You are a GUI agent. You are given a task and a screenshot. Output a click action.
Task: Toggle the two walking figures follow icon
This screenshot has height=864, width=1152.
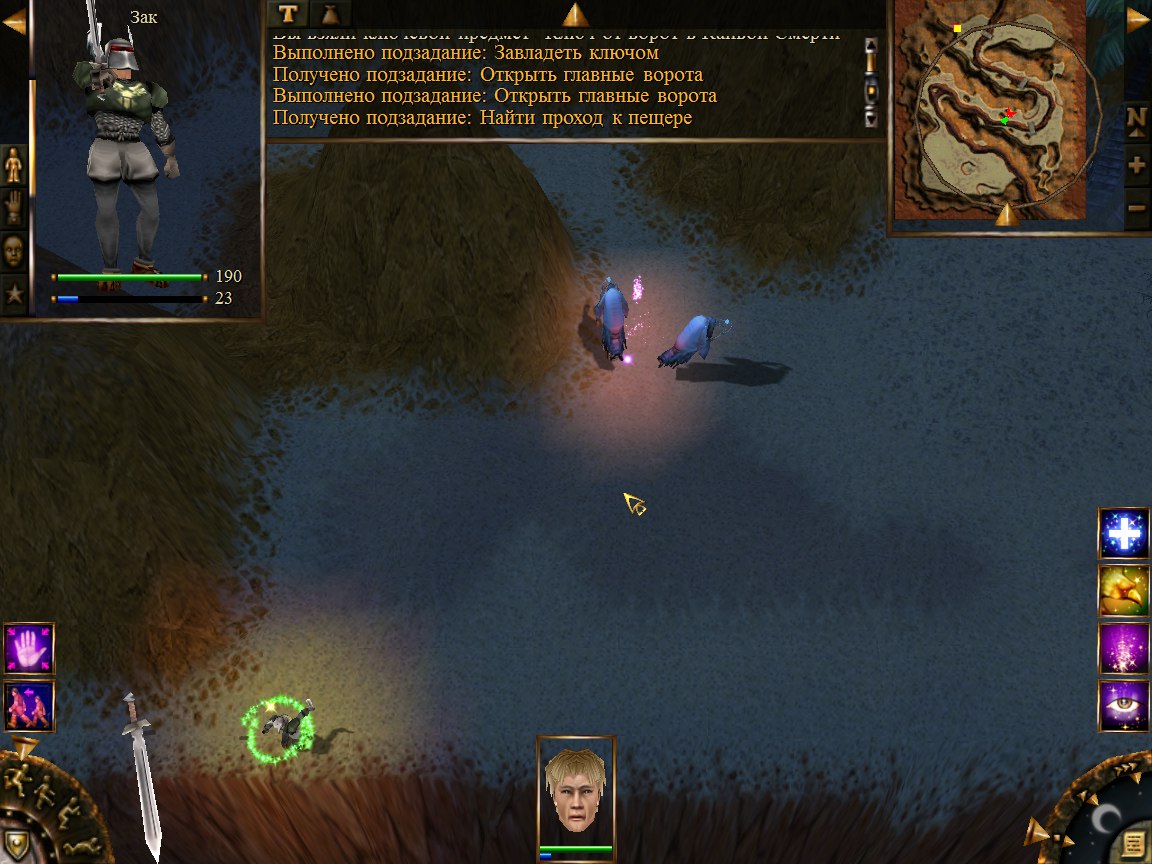point(29,705)
